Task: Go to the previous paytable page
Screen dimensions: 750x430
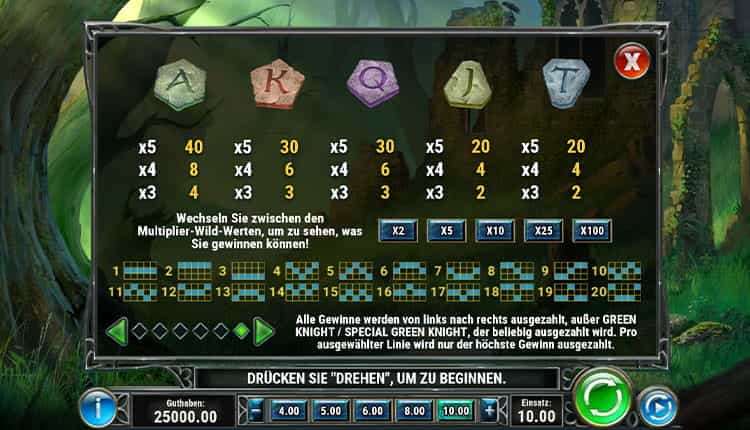Action: tap(118, 330)
